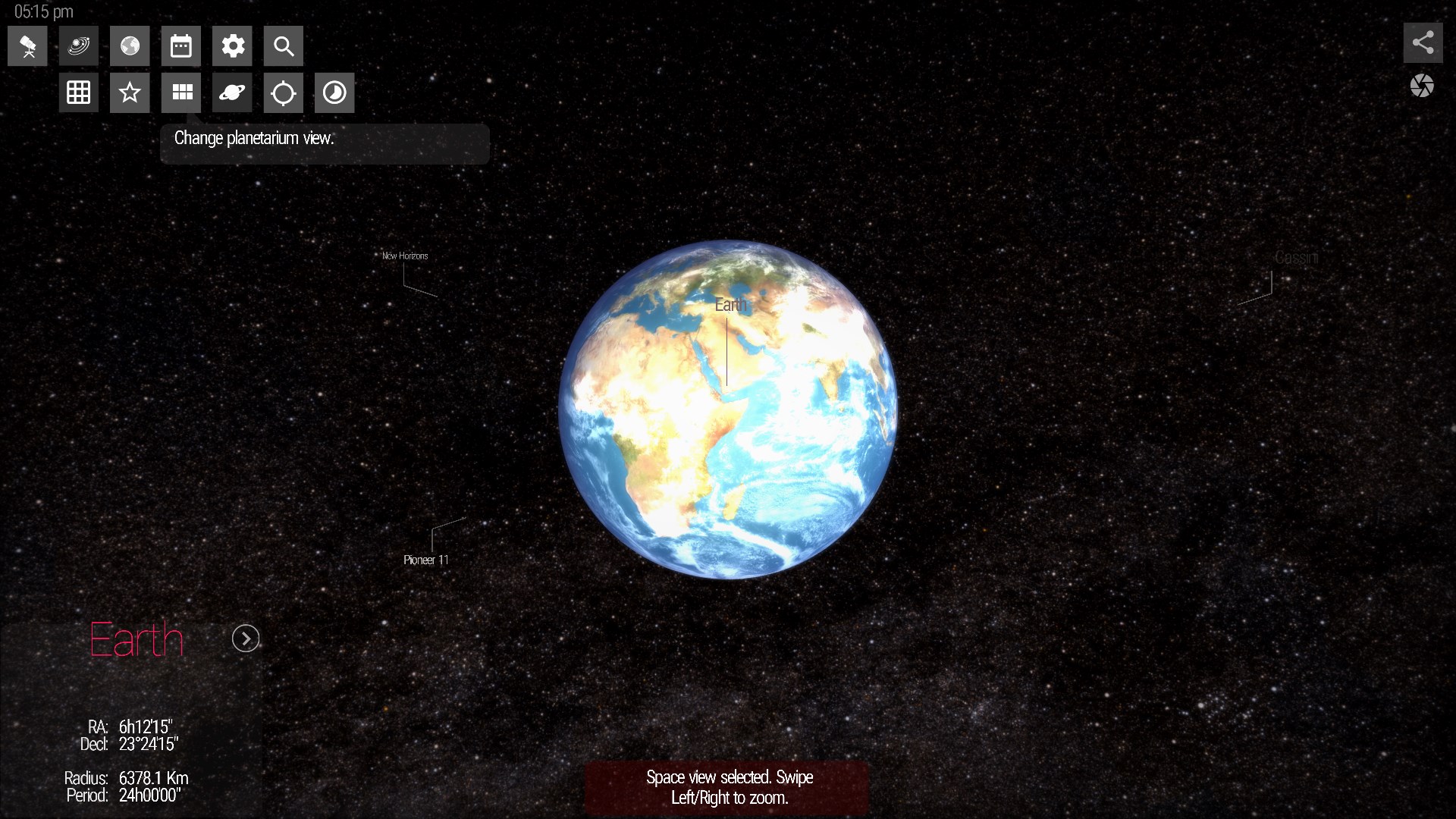Select the Pioneer 11 spacecraft label
Screen dimensions: 1456x819
426,560
